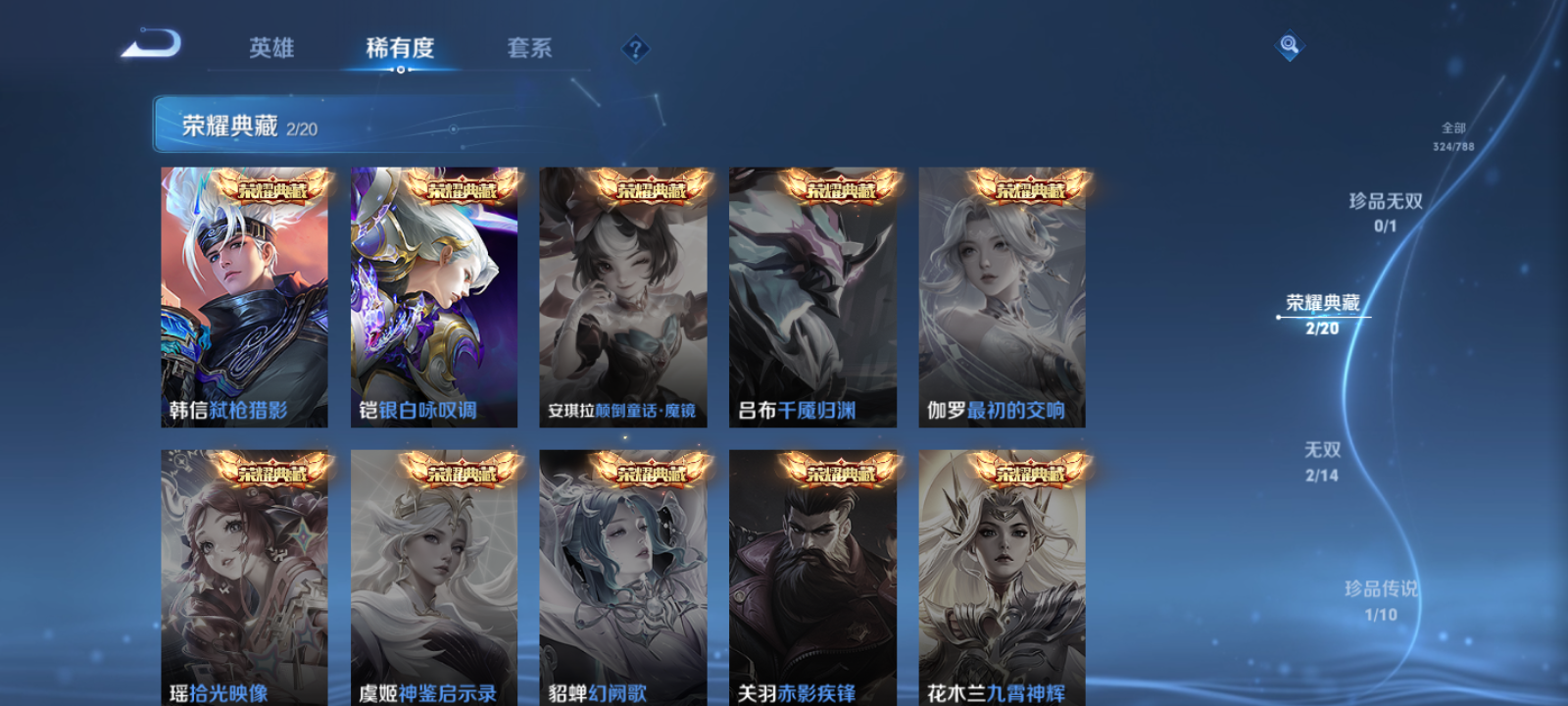Open the 伽罗 最初的交响 skin card

1003,294
